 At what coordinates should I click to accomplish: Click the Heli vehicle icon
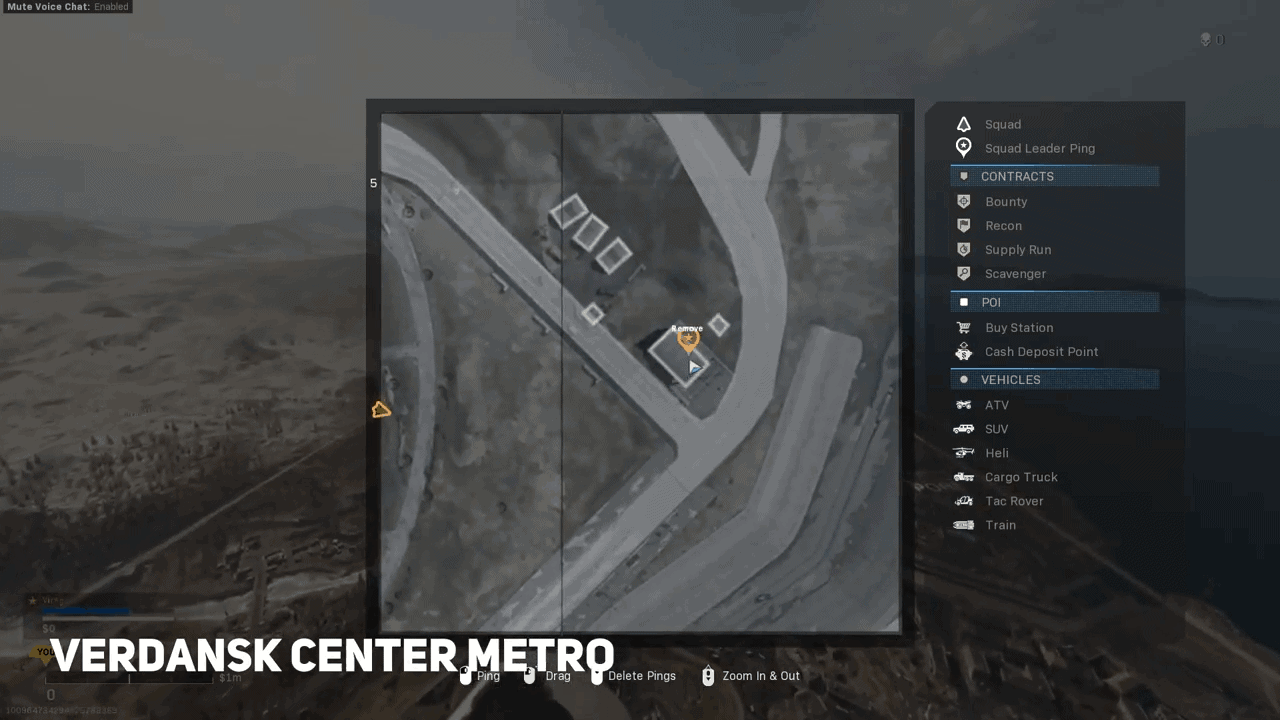tap(963, 452)
